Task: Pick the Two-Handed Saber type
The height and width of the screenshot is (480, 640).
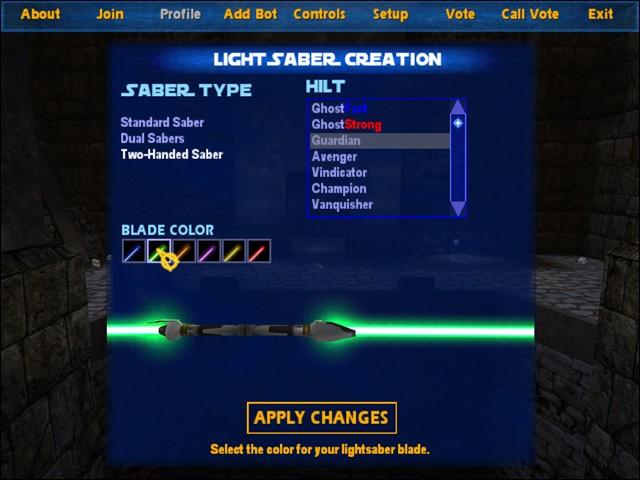Action: coord(171,155)
